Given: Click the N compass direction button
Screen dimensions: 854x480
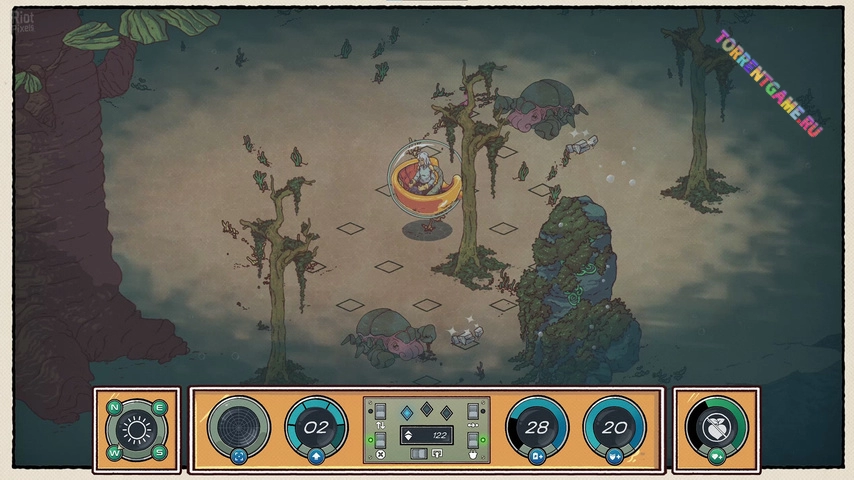Looking at the screenshot, I should pos(114,407).
